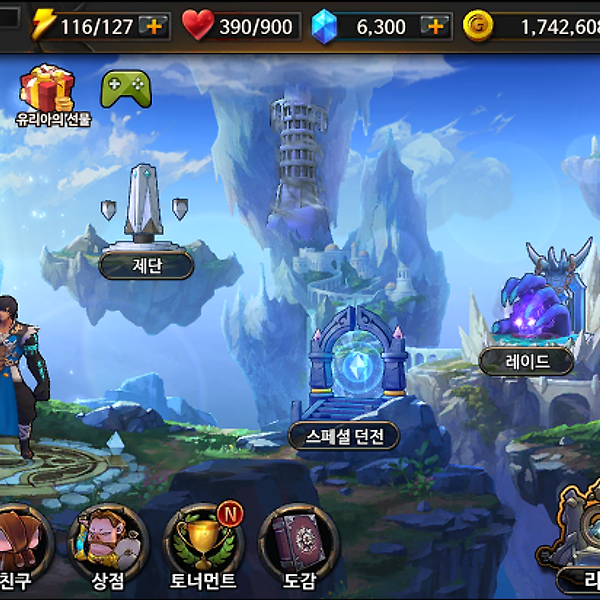Viewport: 600px width, 600px height.
Task: Open the green gamepad icon
Action: (127, 88)
